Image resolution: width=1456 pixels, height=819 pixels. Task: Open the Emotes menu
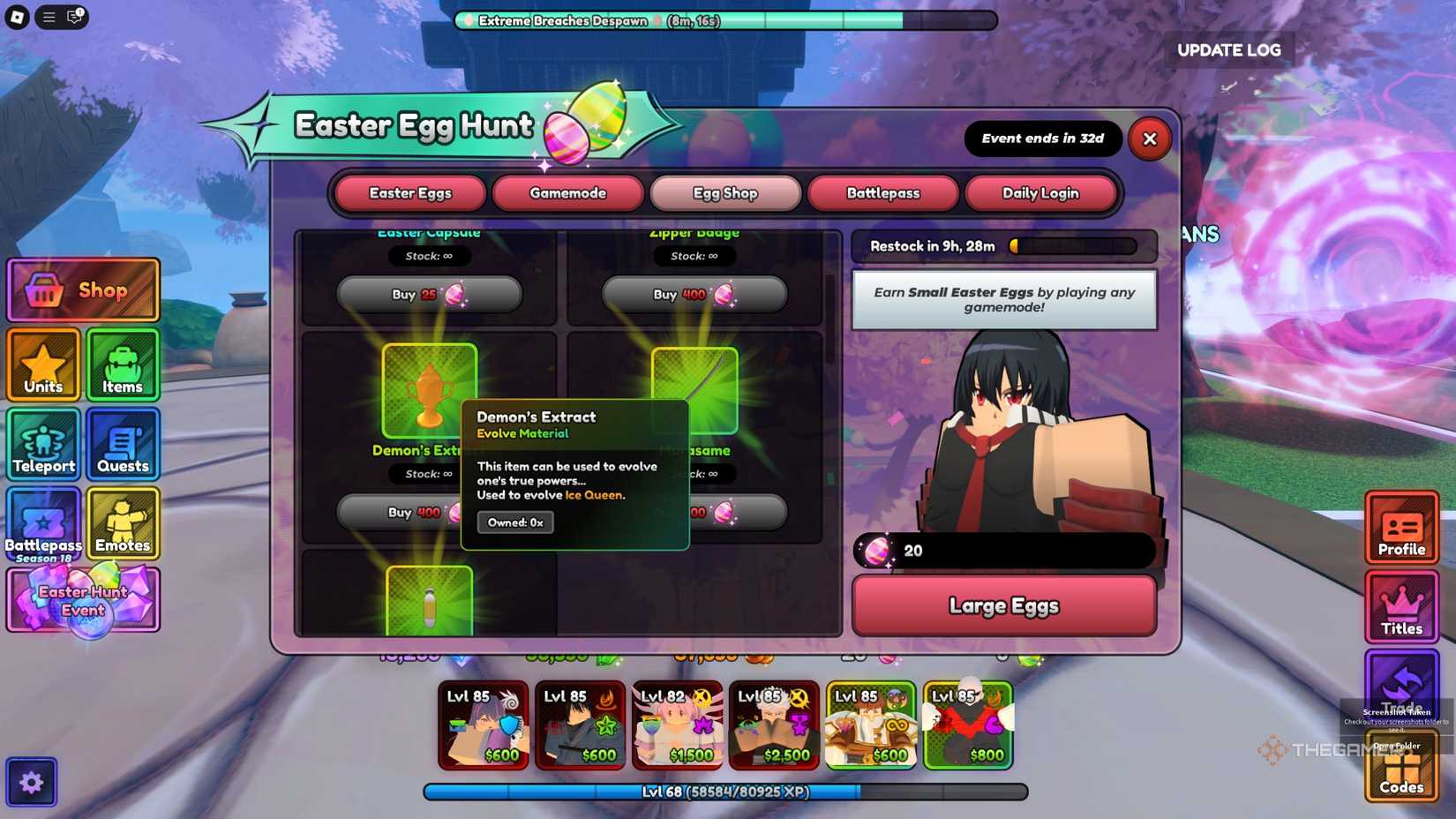click(x=122, y=523)
